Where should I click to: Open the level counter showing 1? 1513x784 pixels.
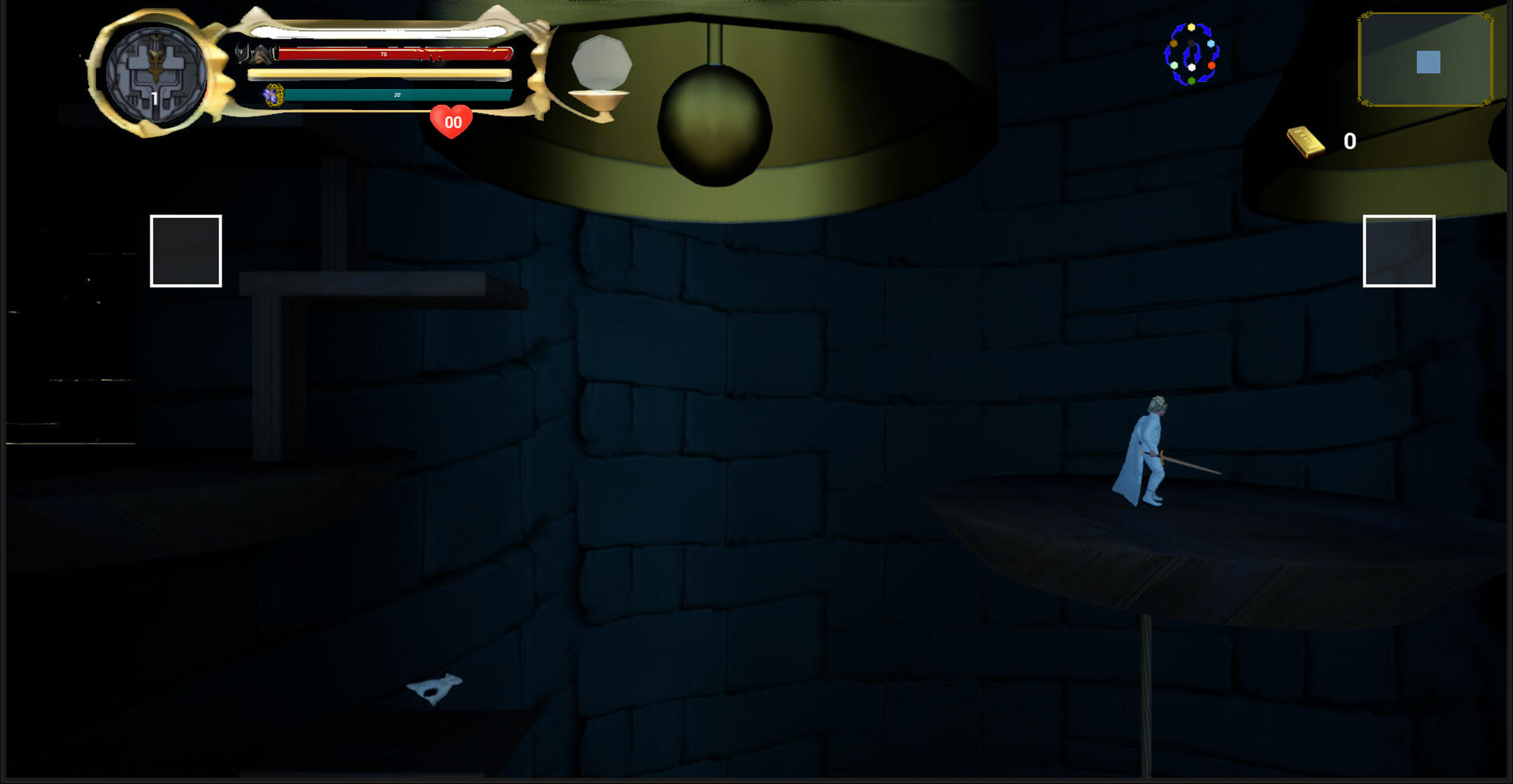(154, 97)
